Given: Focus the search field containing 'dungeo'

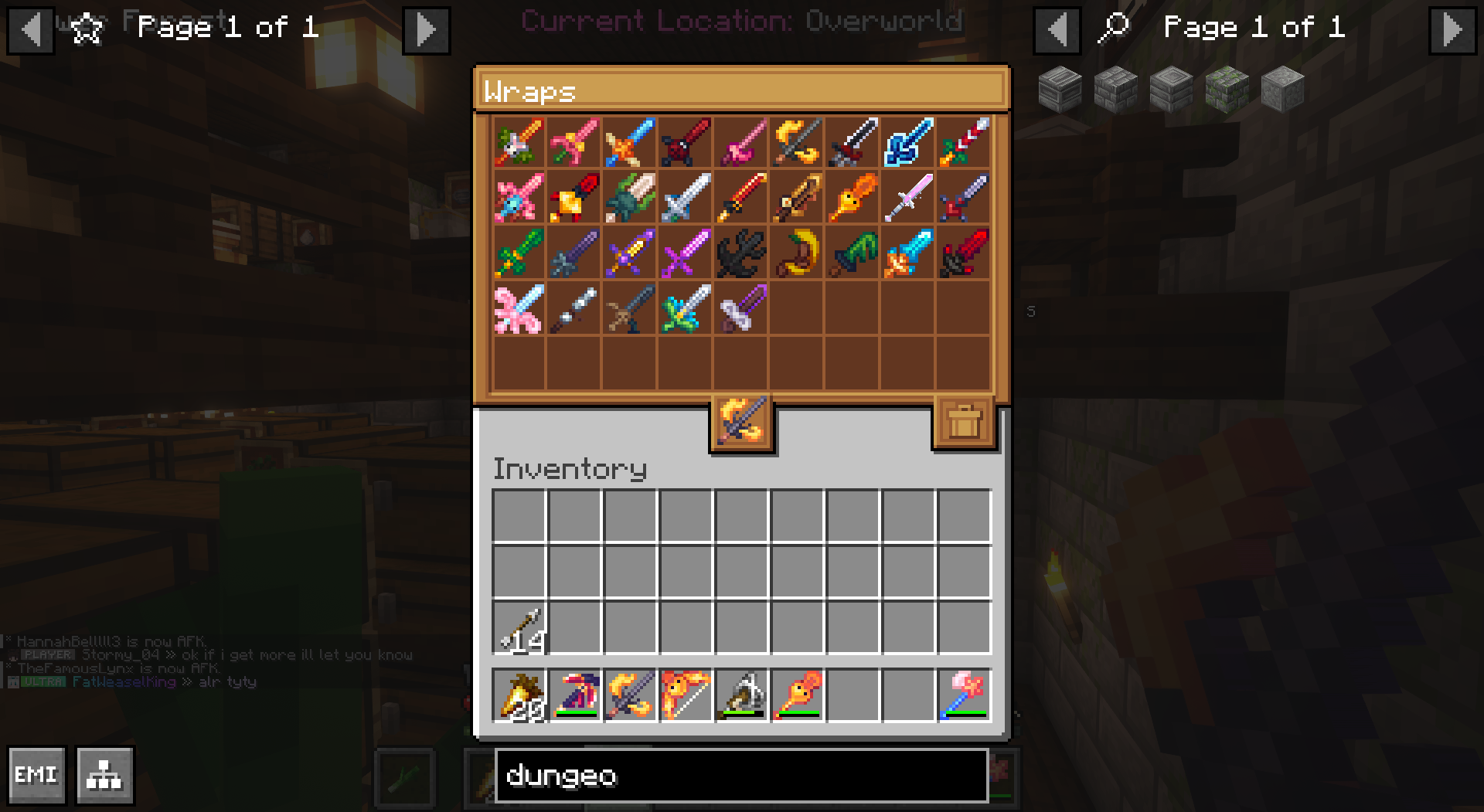Looking at the screenshot, I should [740, 775].
